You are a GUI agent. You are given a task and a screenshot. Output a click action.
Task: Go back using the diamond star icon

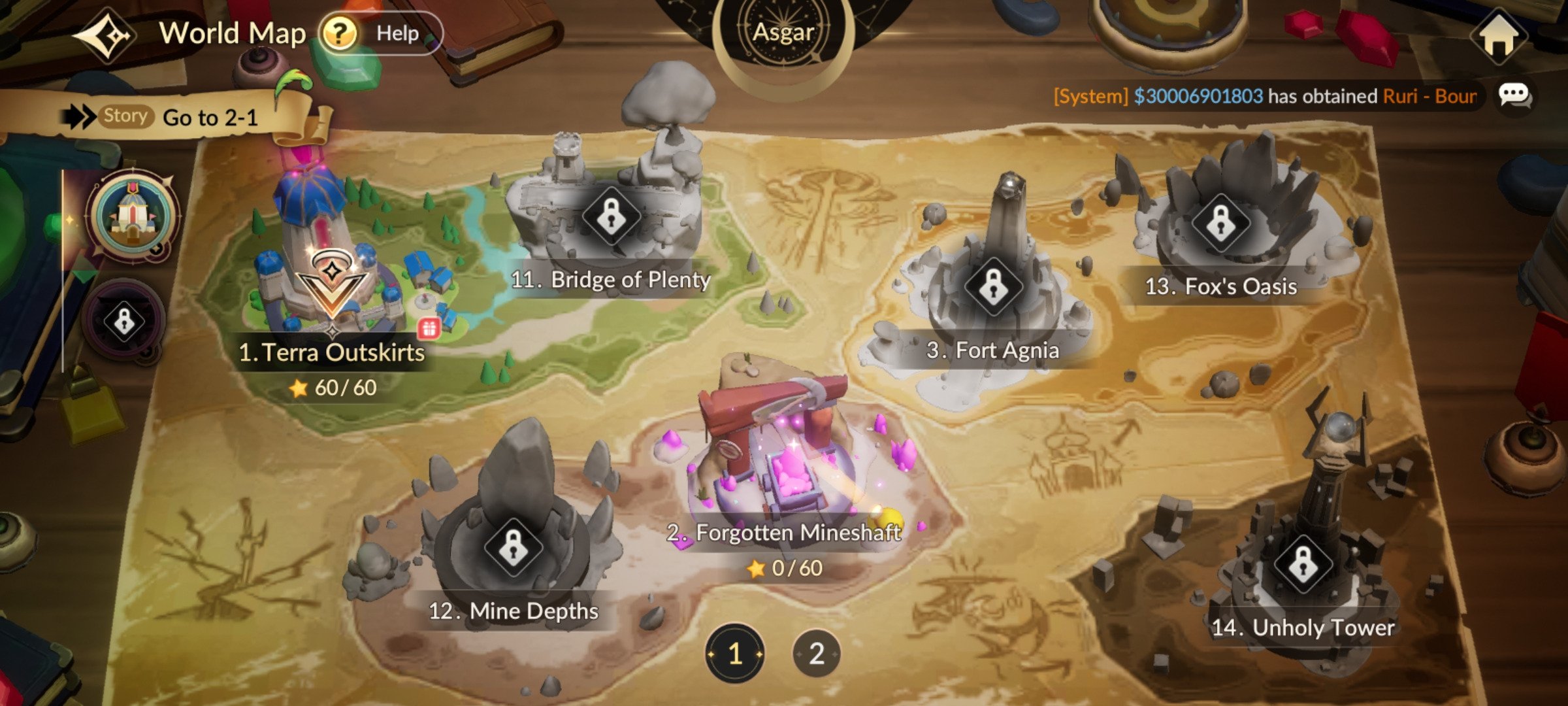coord(105,35)
